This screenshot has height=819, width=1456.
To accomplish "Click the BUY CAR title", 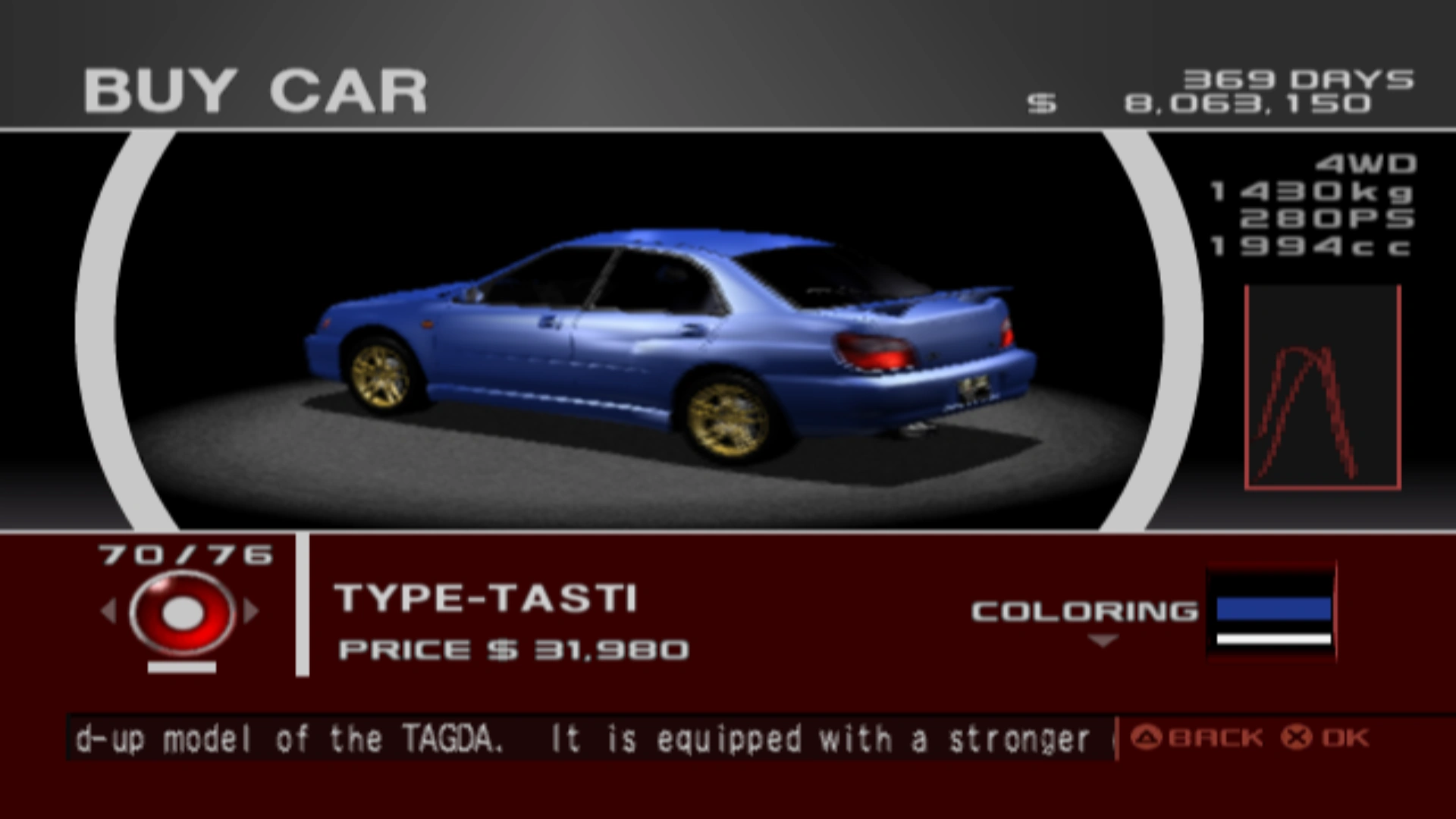I will pos(258,89).
